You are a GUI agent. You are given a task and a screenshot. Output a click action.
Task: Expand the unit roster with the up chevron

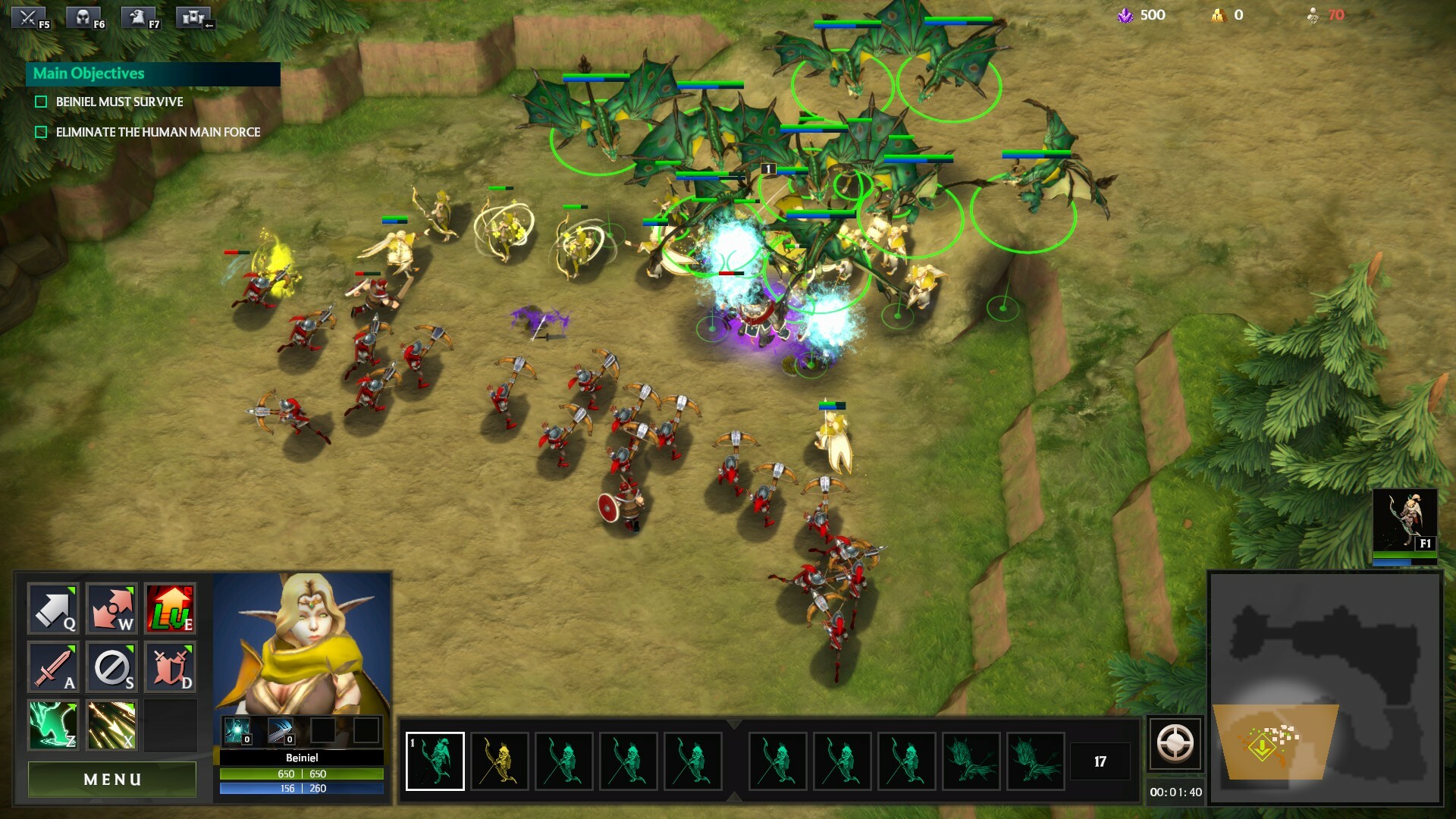point(733,723)
